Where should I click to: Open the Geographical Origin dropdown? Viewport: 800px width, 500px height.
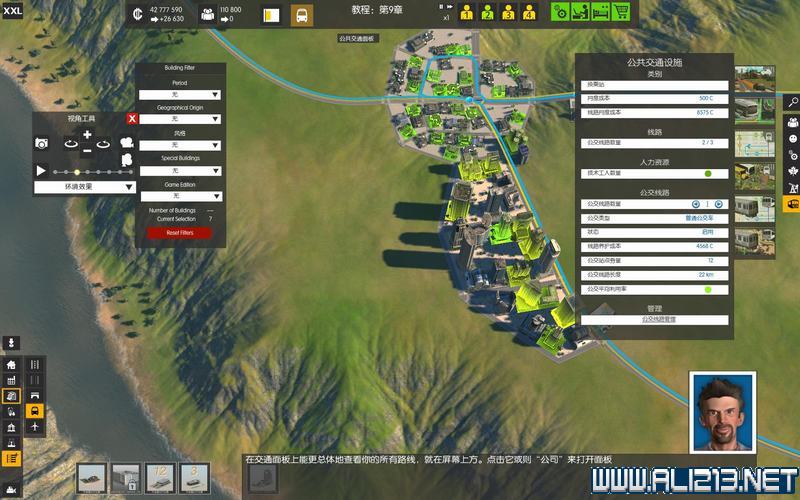click(180, 119)
